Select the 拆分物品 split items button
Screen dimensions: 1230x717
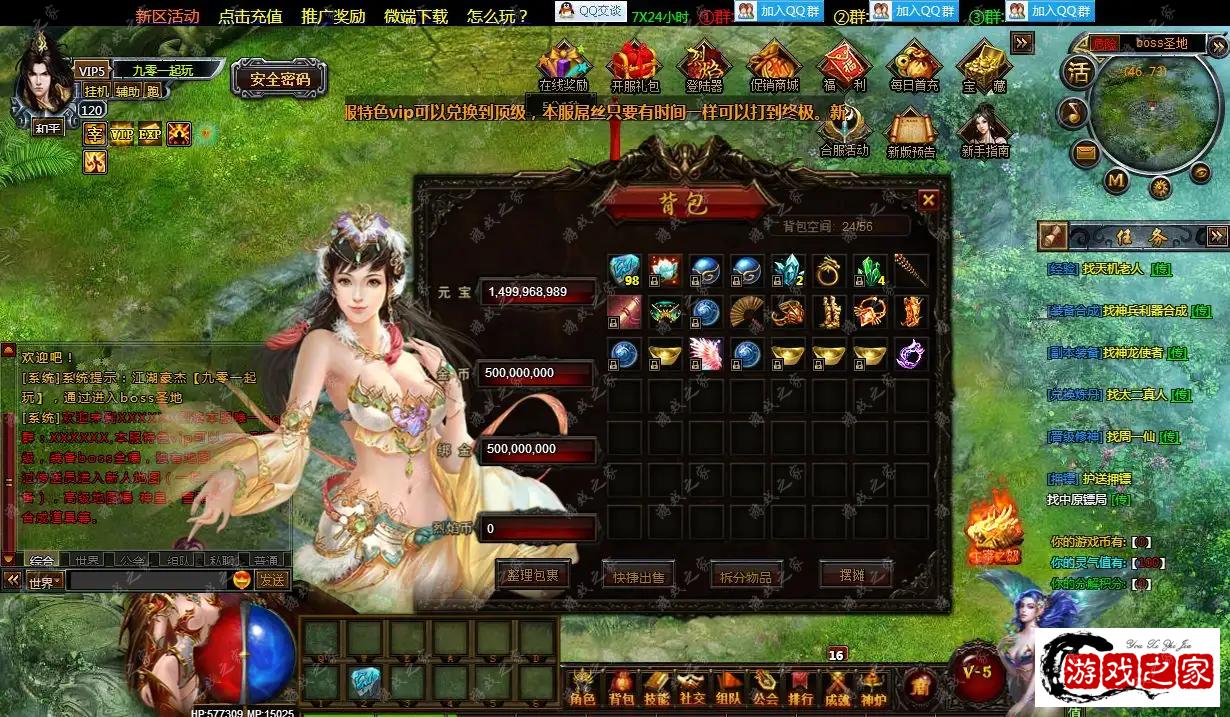point(746,576)
